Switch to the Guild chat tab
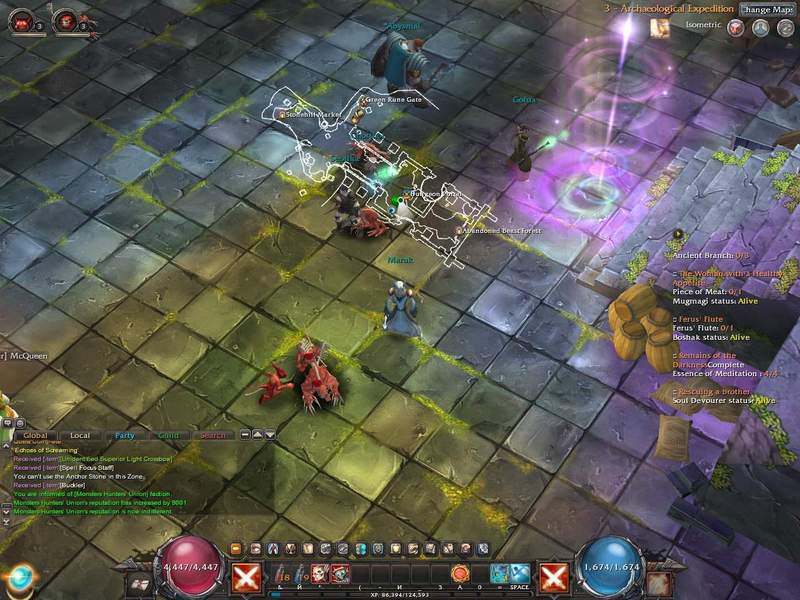This screenshot has width=800, height=600. coord(168,435)
